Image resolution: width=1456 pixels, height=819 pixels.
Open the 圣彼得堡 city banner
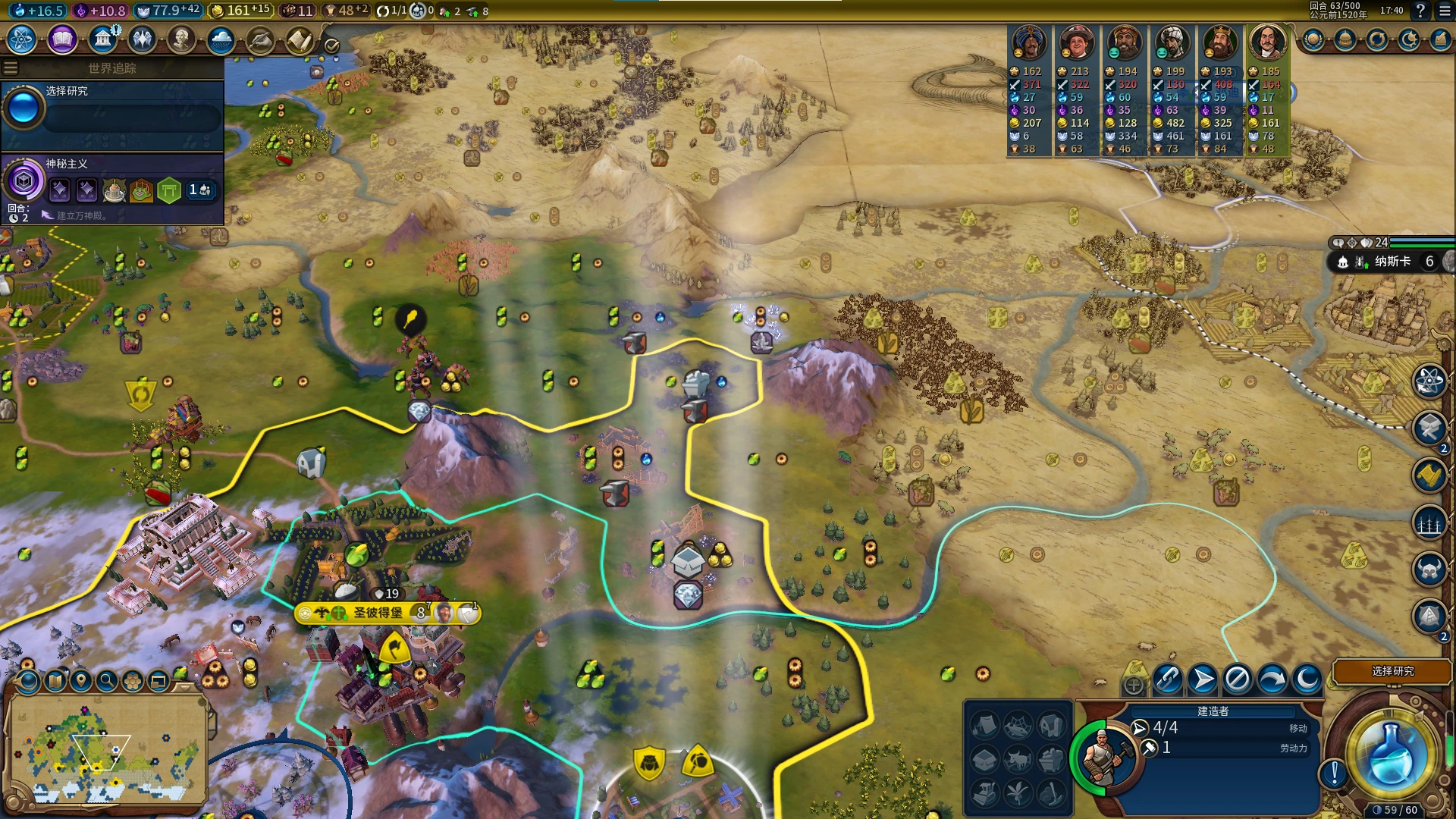coord(379,613)
